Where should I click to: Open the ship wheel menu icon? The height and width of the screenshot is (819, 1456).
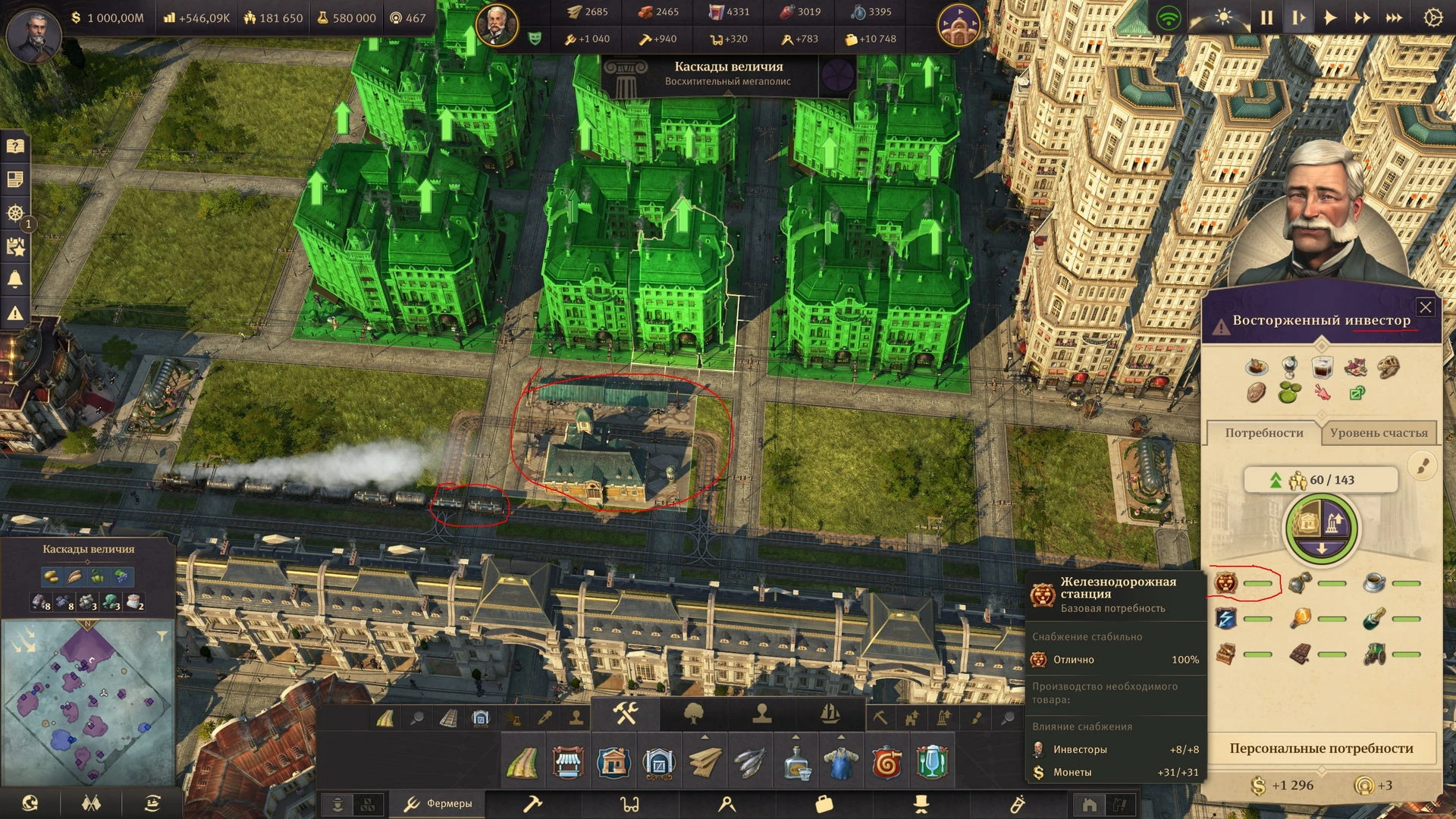[x=15, y=213]
